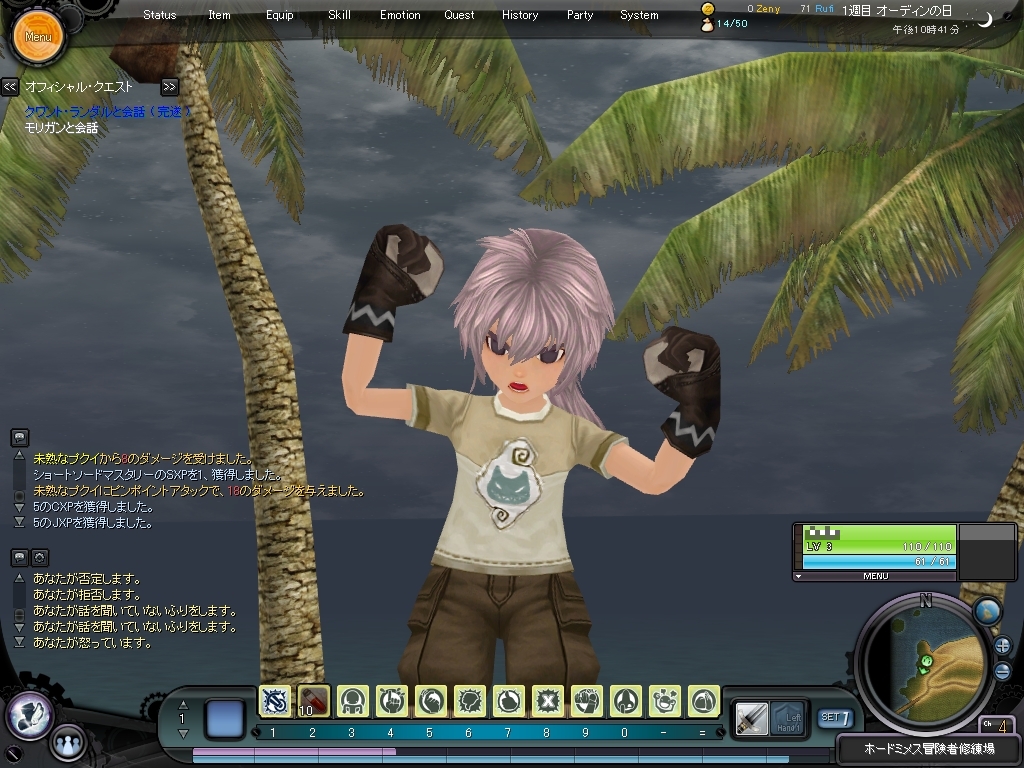Open the Item menu
Image resolution: width=1024 pixels, height=768 pixels.
click(x=219, y=15)
